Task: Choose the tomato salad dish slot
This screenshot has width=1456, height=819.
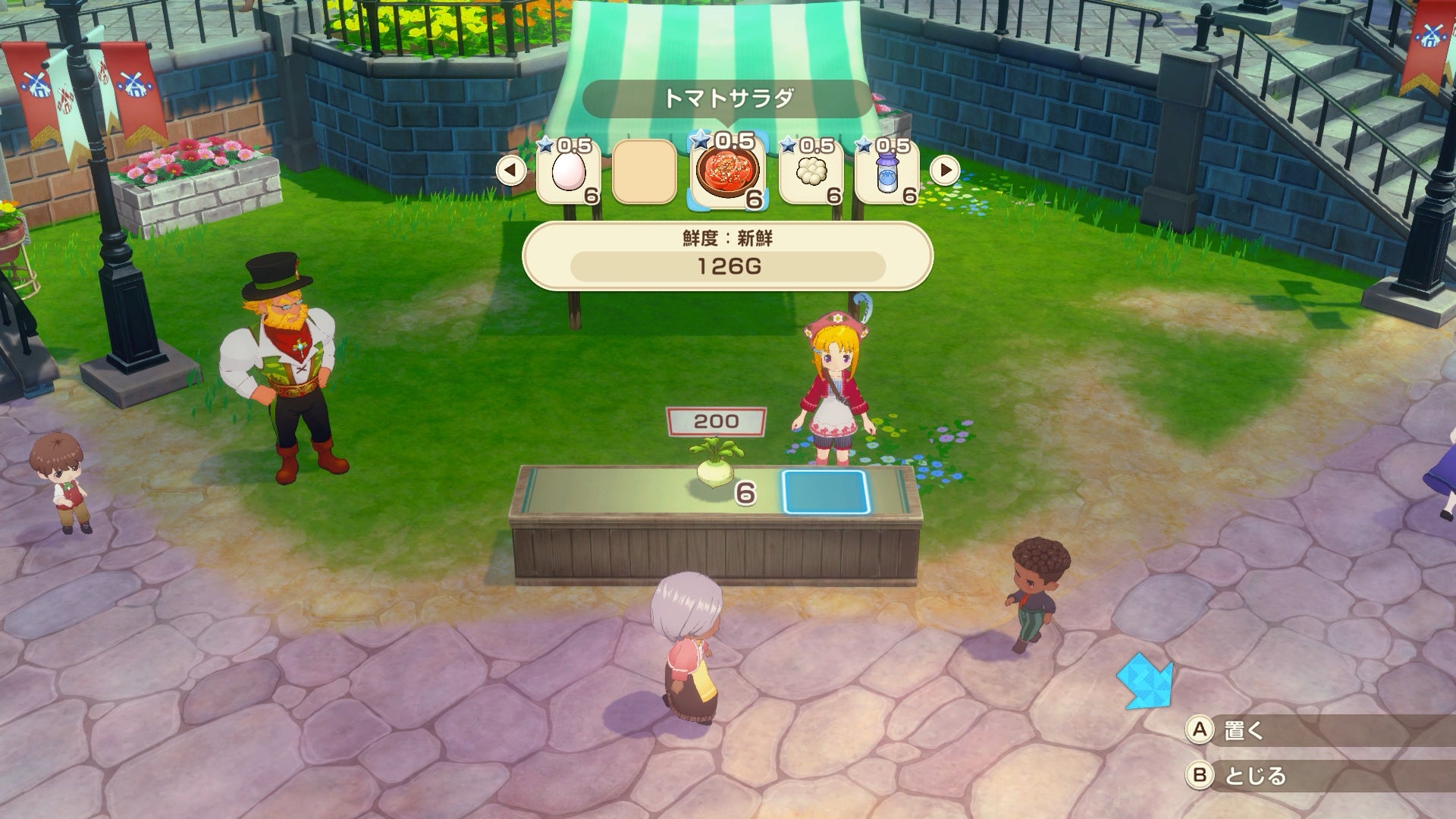Action: pos(726,173)
